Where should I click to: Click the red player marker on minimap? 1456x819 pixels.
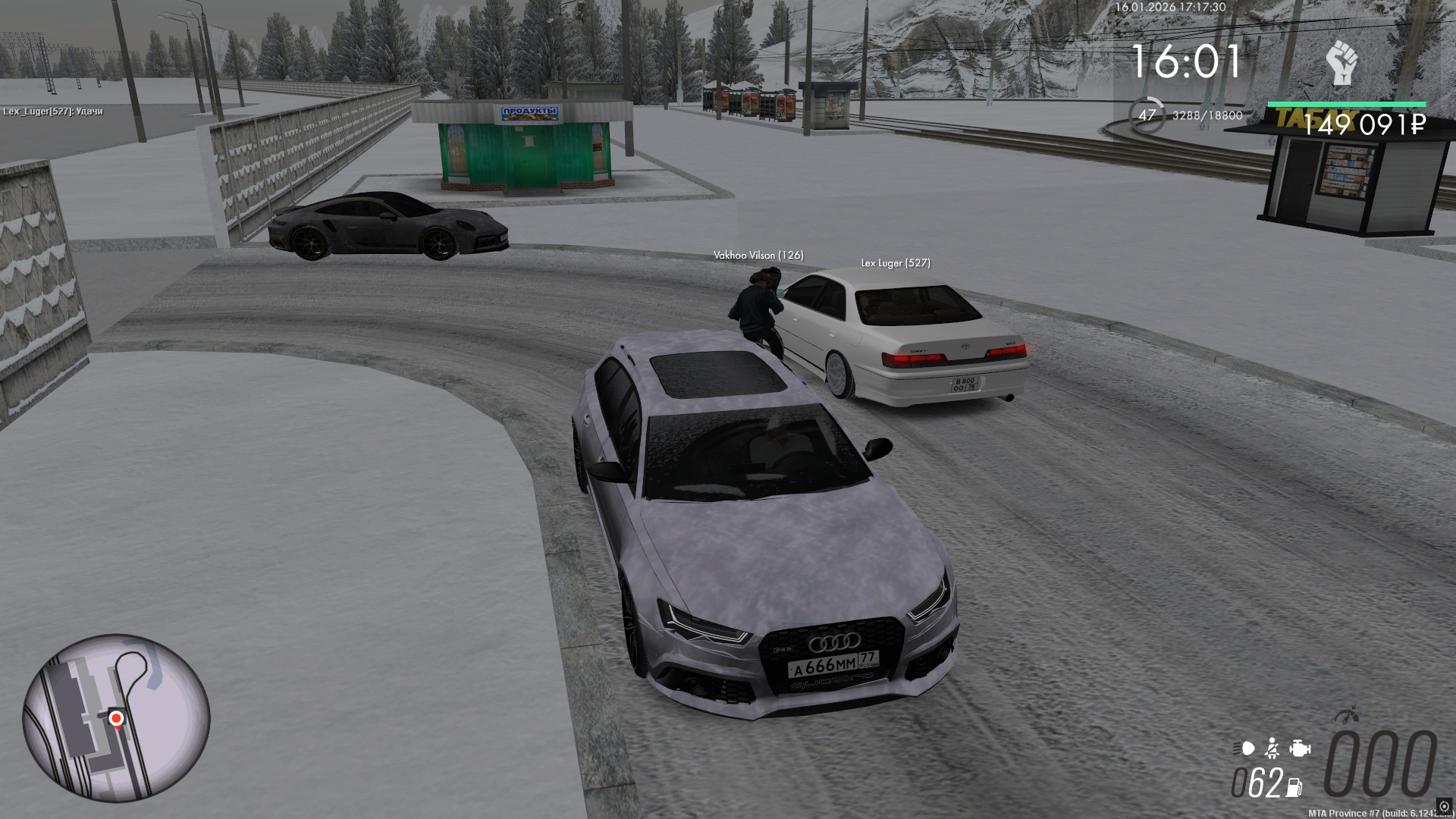click(x=116, y=717)
